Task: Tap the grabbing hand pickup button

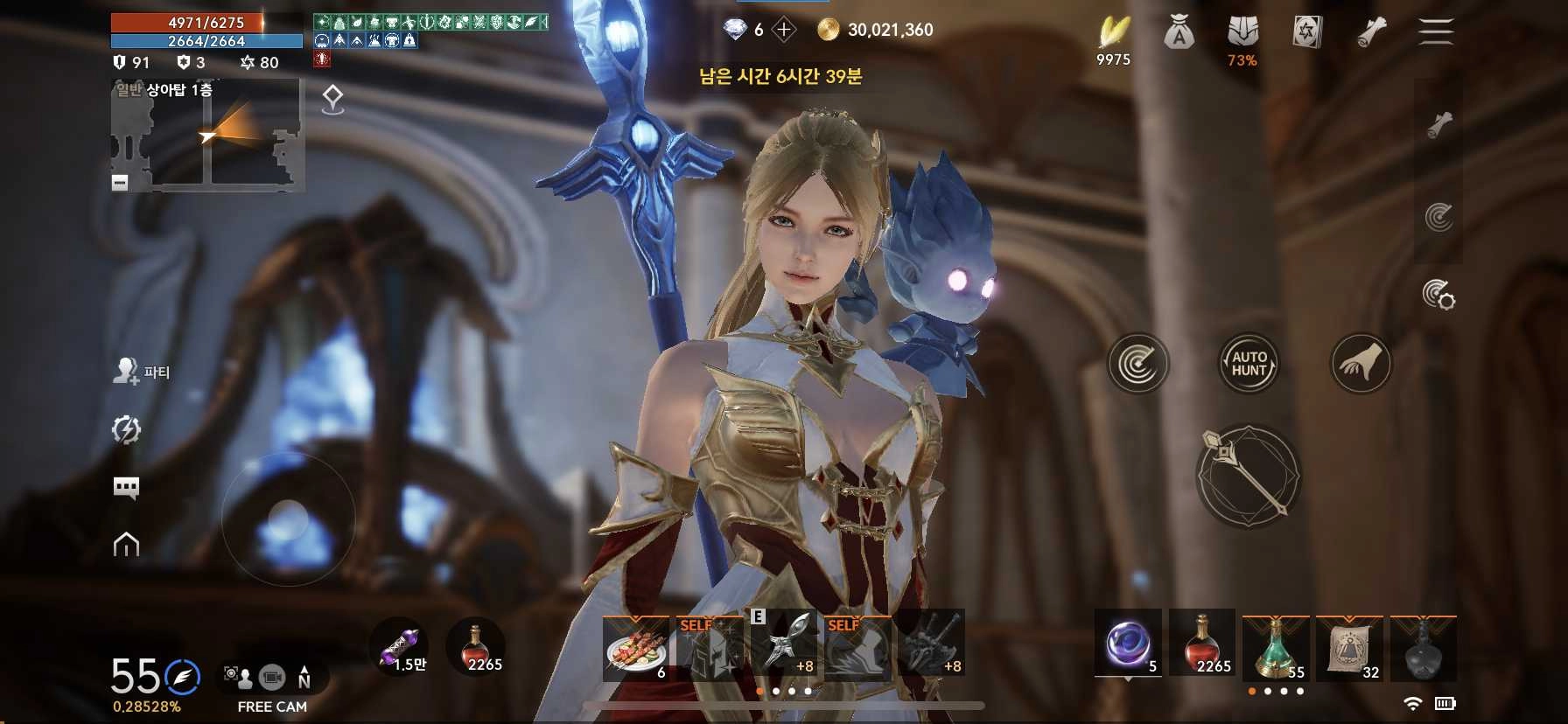Action: (x=1360, y=363)
